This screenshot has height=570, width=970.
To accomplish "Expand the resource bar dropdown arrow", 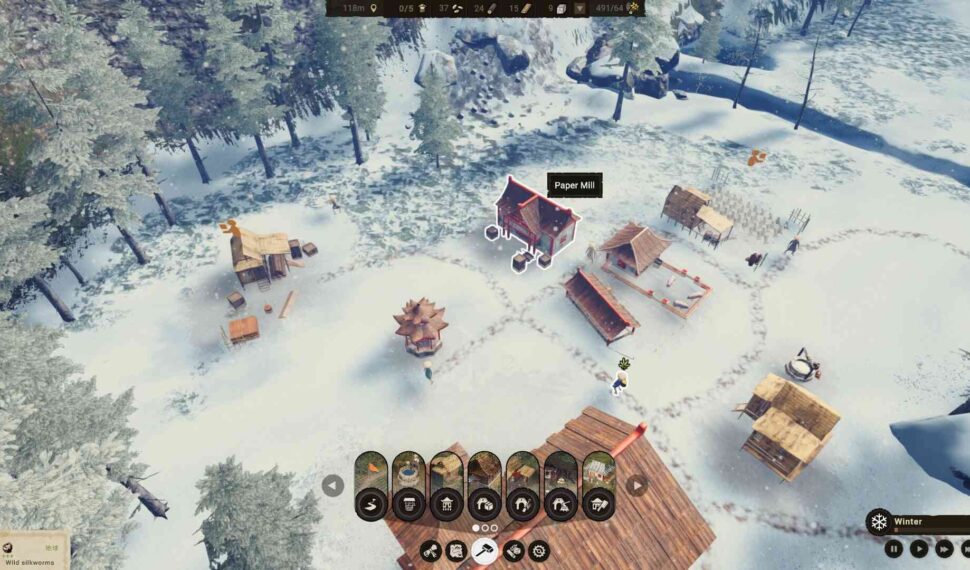I will 579,9.
